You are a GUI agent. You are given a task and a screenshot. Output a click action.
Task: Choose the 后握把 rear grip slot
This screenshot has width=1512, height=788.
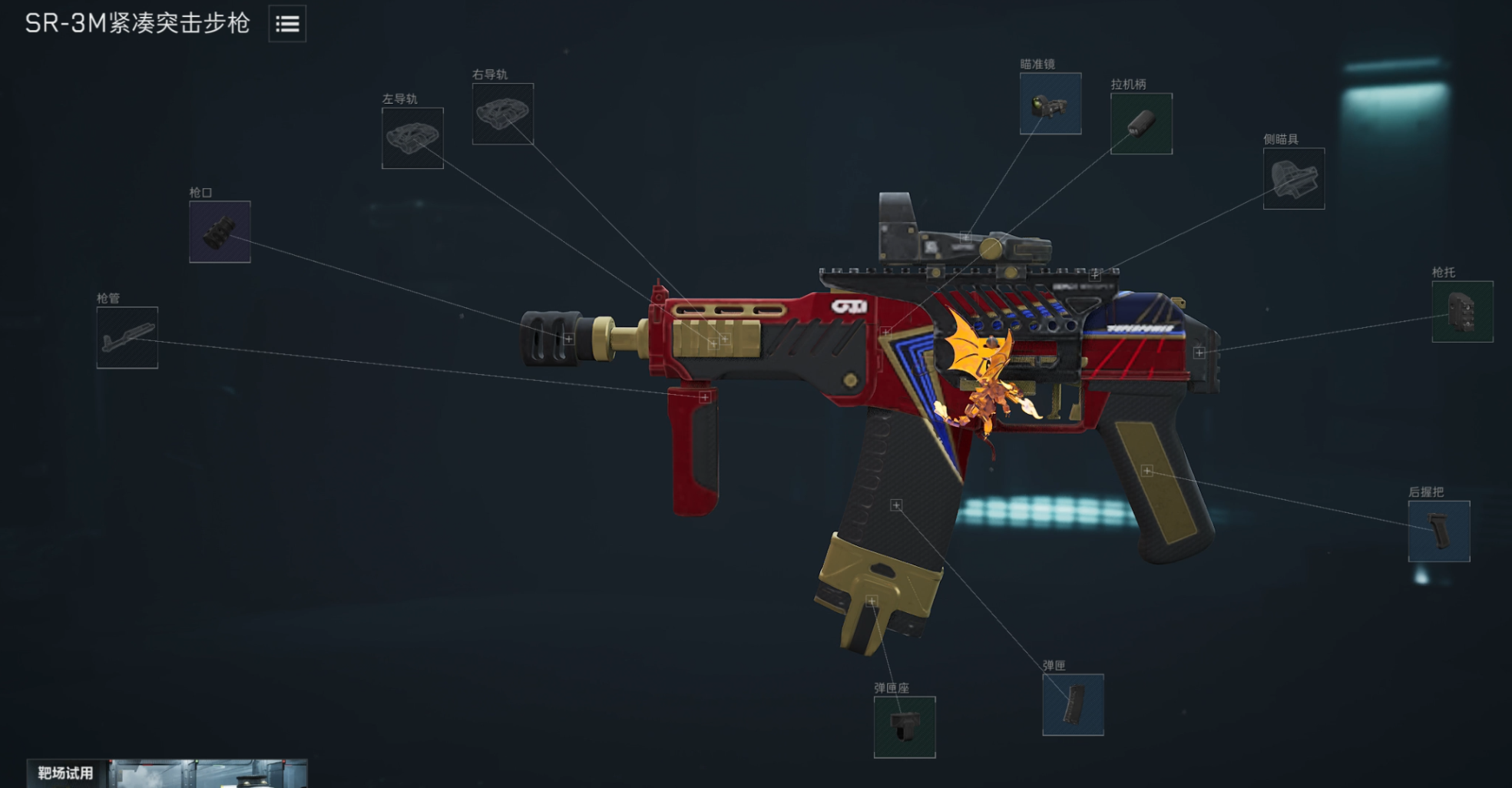(x=1439, y=531)
